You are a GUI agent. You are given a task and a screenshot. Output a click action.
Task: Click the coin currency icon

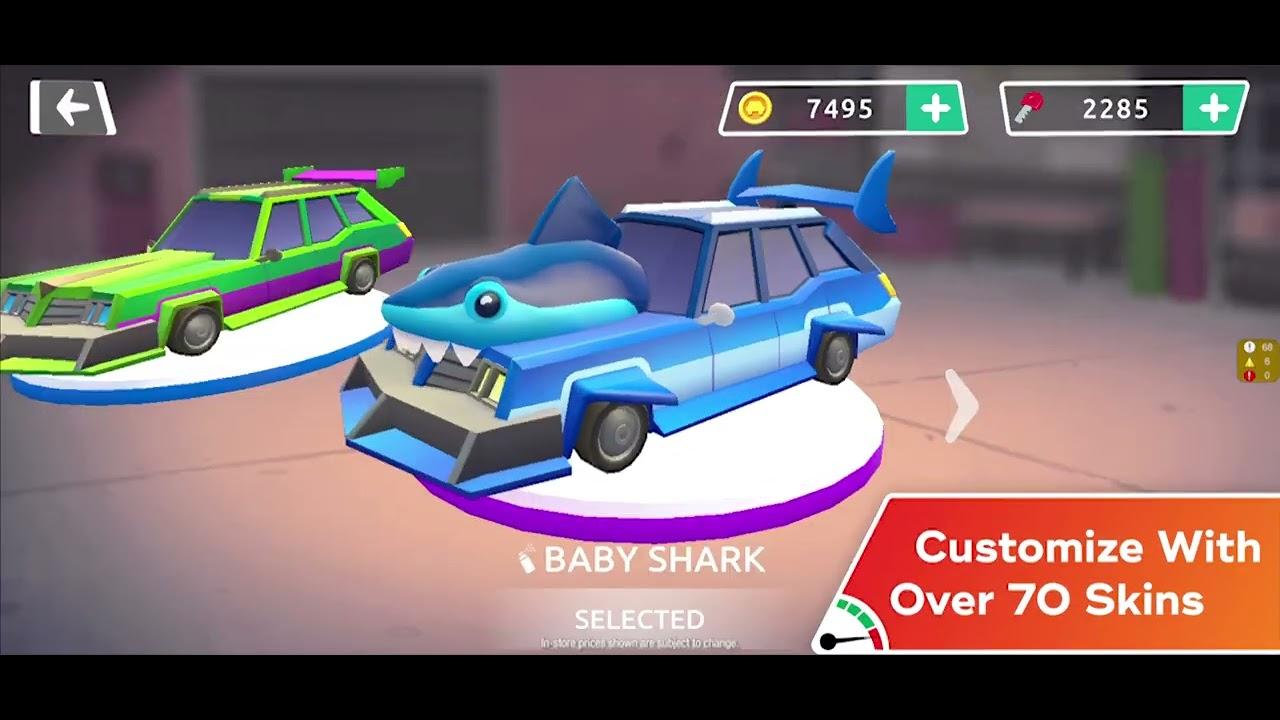coord(758,105)
